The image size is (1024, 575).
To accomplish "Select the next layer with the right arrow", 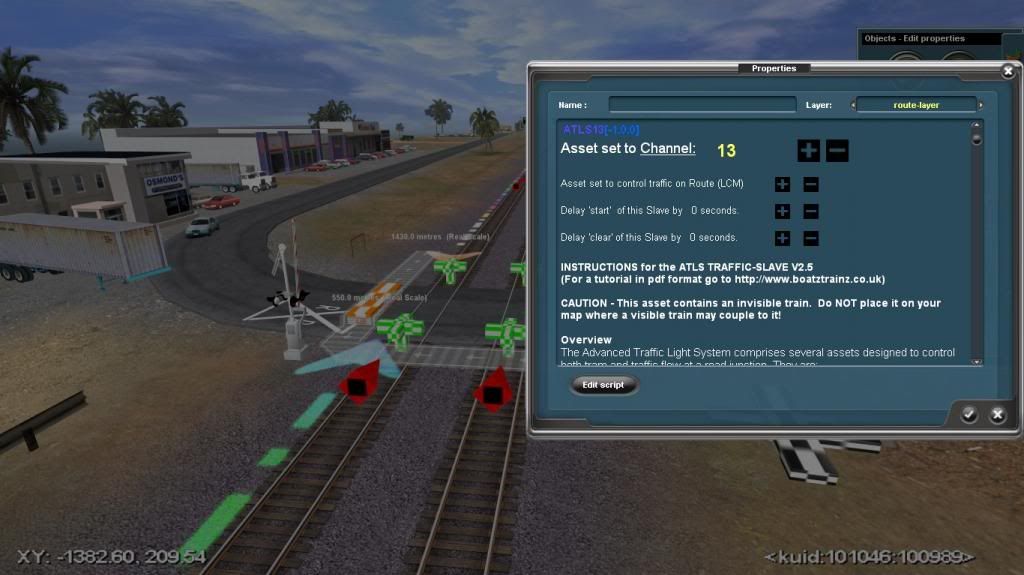I will pyautogui.click(x=981, y=105).
